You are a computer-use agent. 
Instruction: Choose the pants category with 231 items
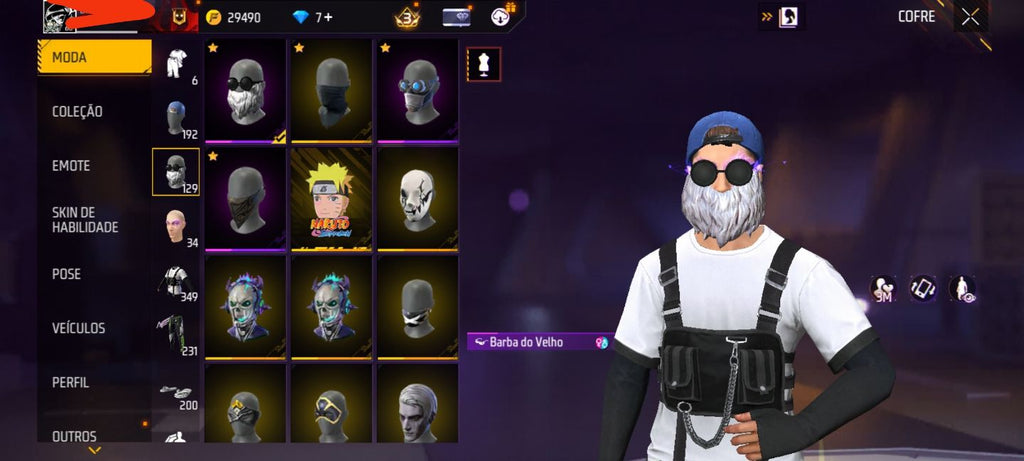point(176,335)
